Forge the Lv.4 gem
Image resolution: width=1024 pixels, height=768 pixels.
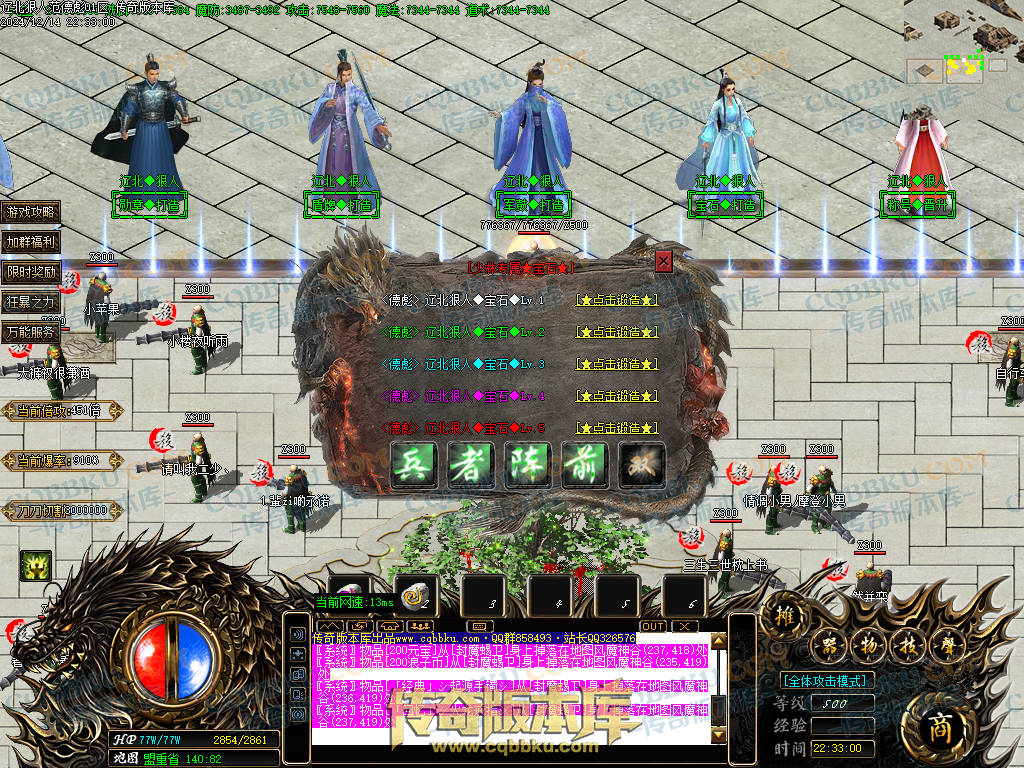click(x=617, y=396)
